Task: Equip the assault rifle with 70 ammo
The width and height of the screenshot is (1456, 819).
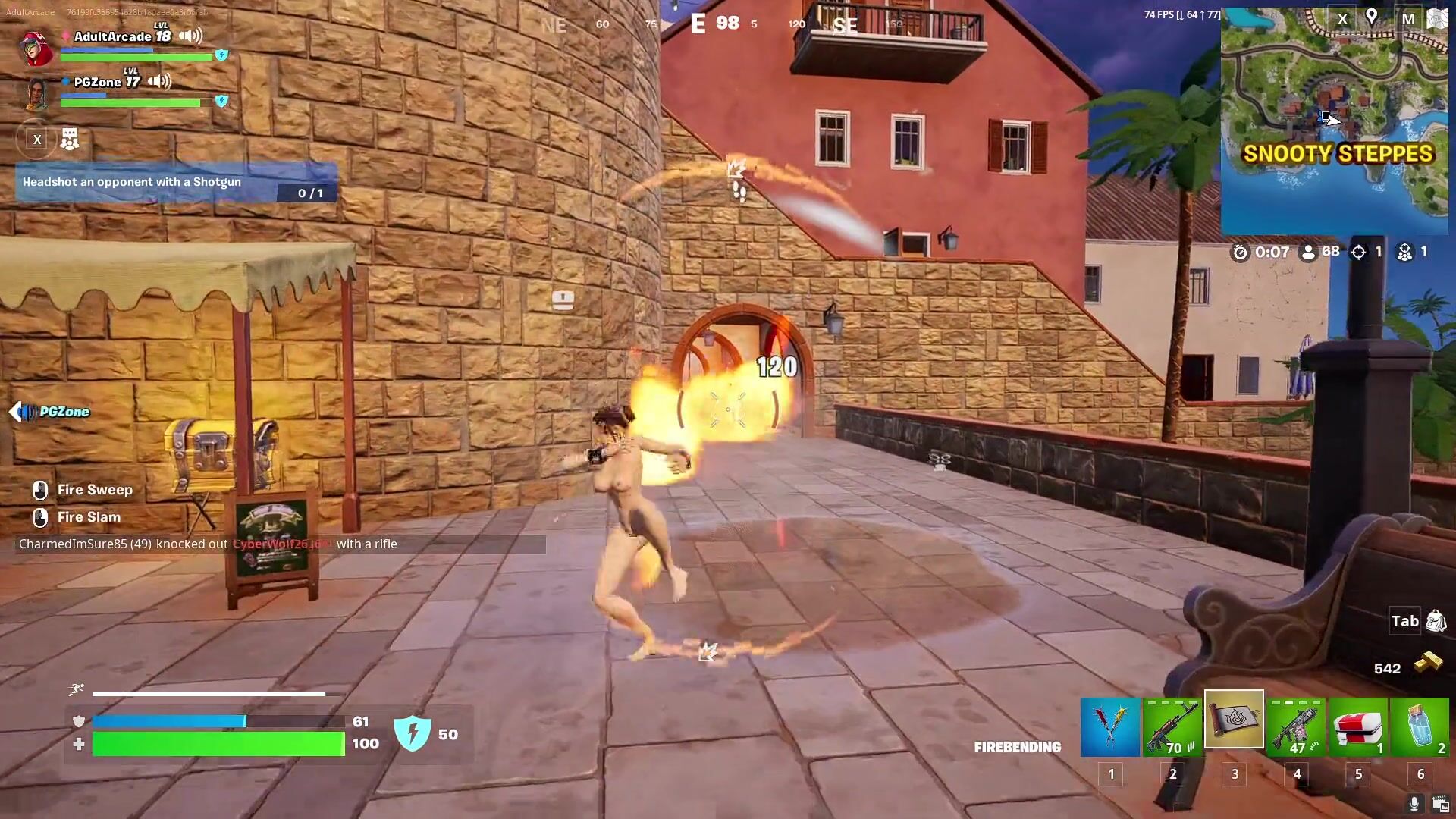Action: (x=1172, y=727)
